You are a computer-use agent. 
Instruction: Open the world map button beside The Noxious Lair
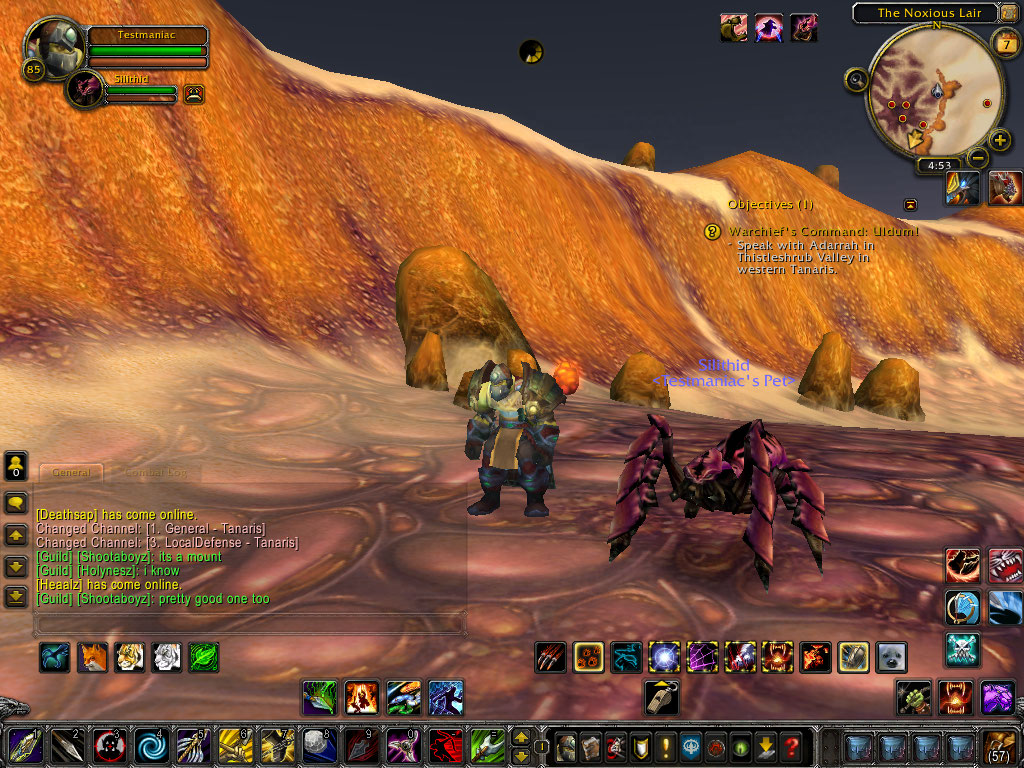point(1007,13)
